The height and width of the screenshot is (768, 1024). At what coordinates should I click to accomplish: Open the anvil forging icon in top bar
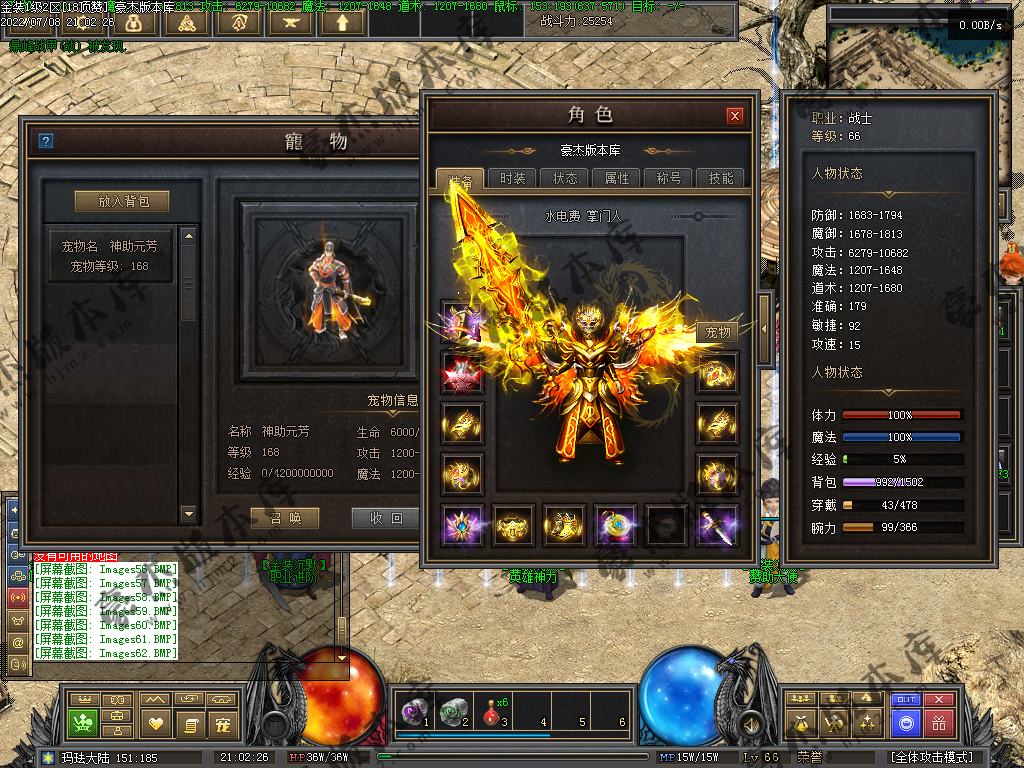coord(290,21)
